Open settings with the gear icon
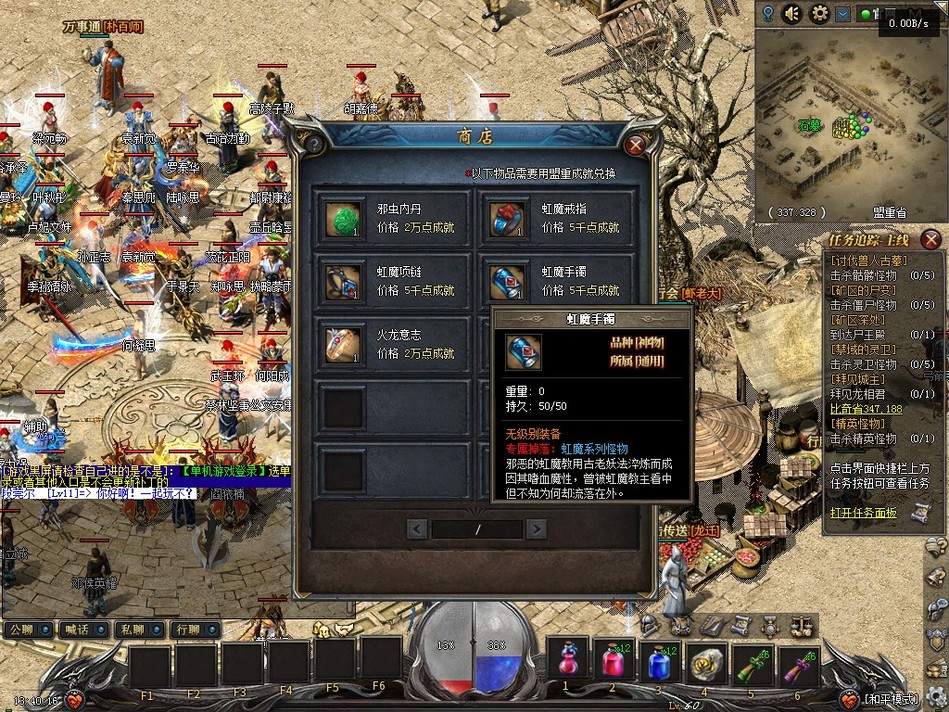 [x=820, y=13]
